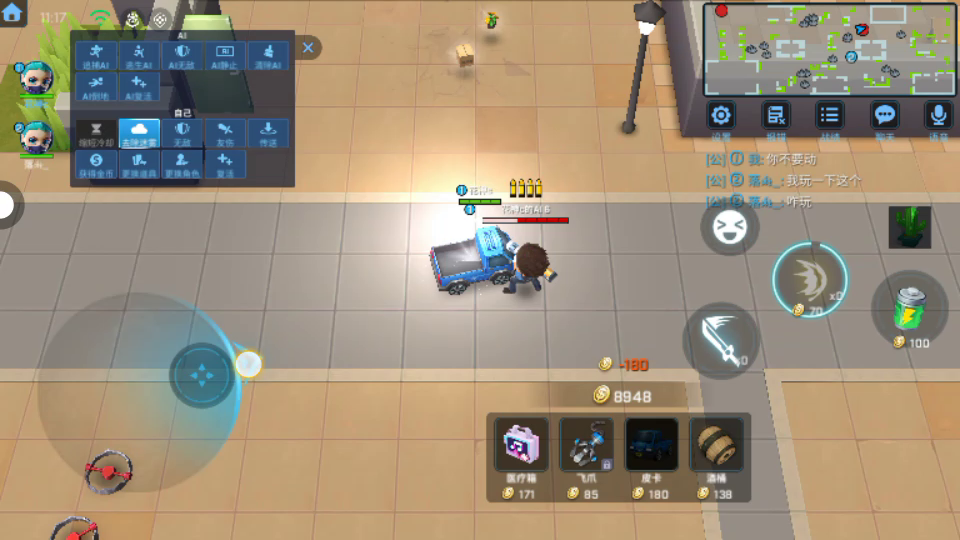Viewport: 960px width, 540px height.
Task: Choose the 更换角色 option
Action: point(182,165)
